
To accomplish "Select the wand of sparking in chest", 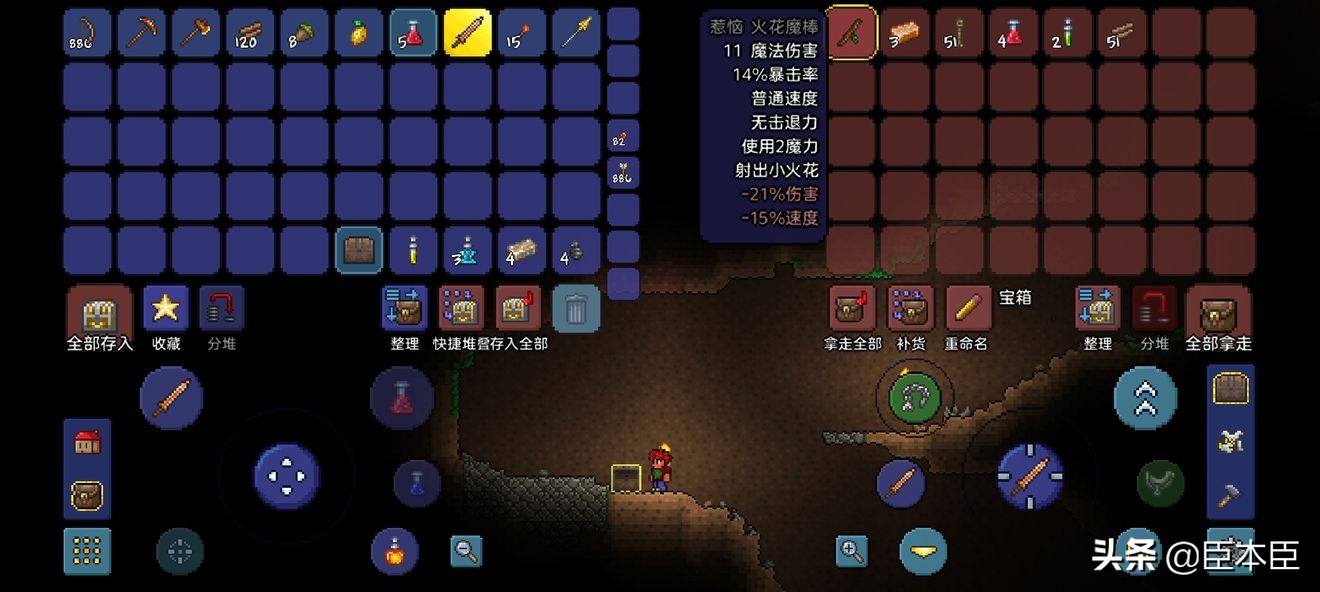I will pos(852,33).
